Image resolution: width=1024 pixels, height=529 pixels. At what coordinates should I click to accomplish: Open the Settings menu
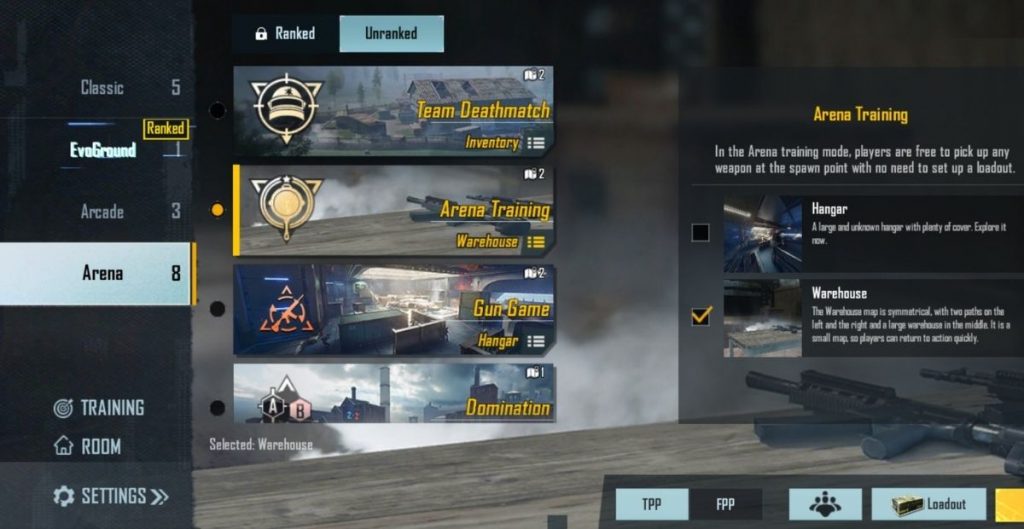pyautogui.click(x=110, y=496)
